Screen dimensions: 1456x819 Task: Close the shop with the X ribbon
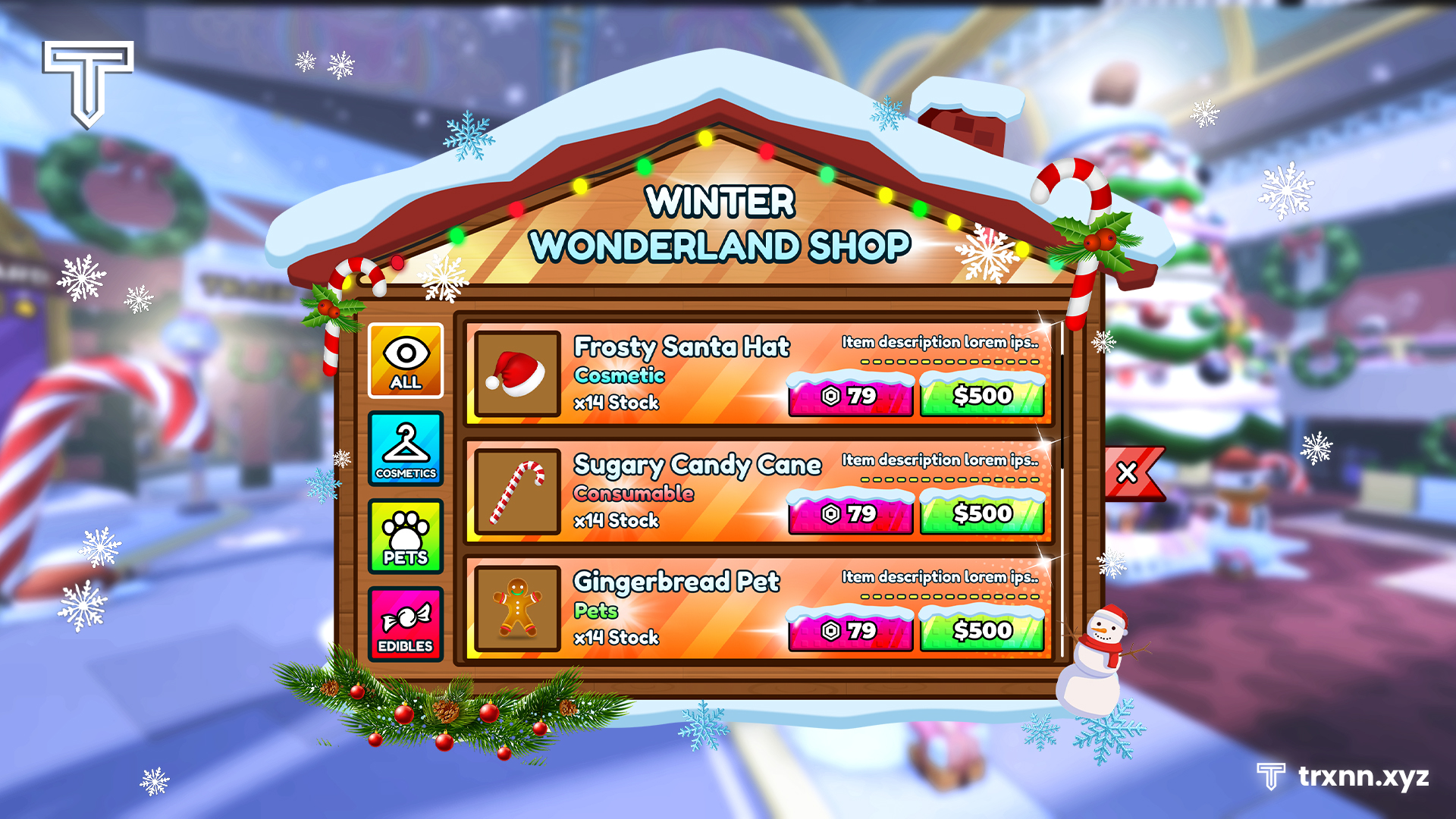(1127, 470)
